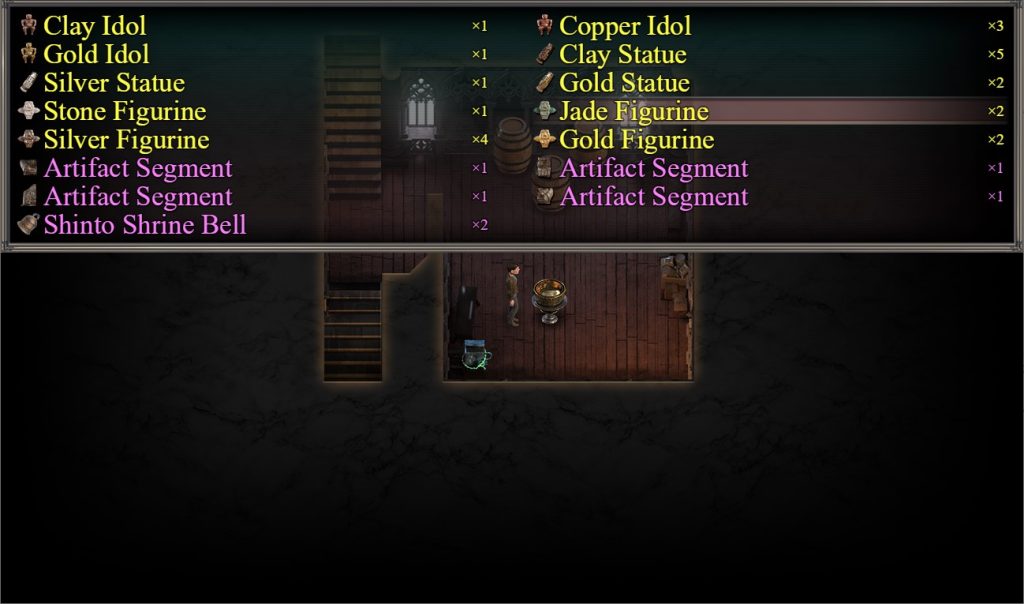Click the Copper Idol entry
Screen dimensions: 1024x604
point(625,26)
